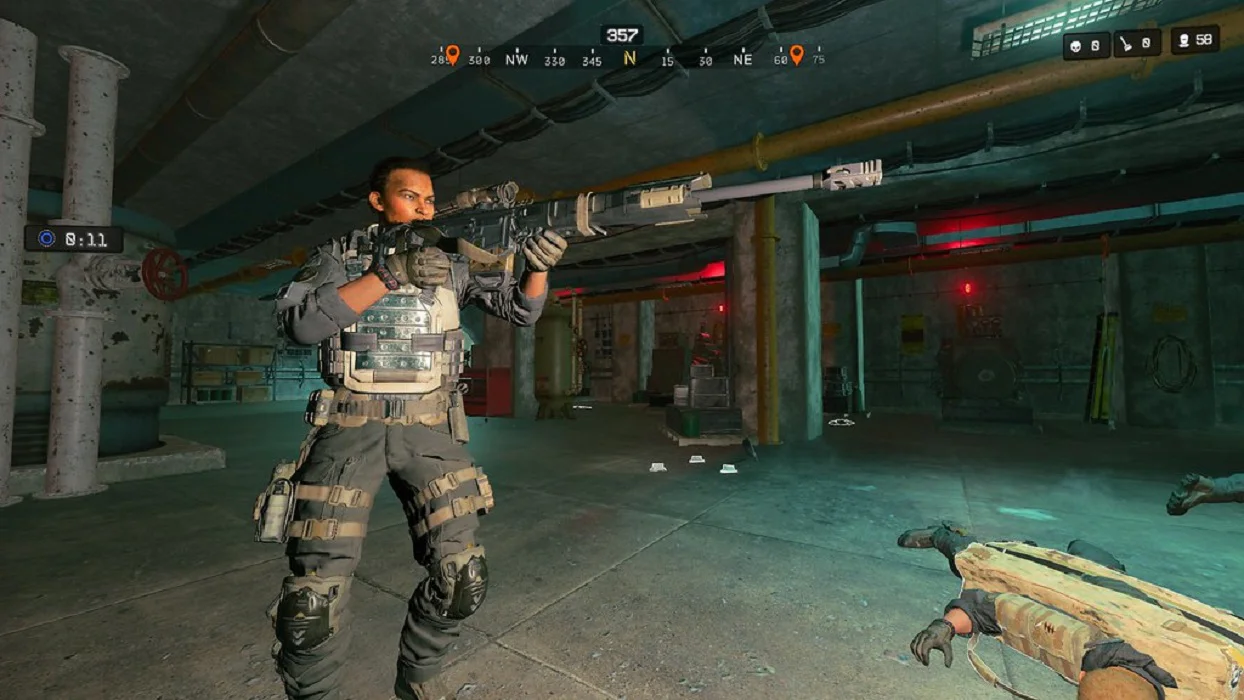
Task: Click the middle cleanup counter box
Action: pyautogui.click(x=1138, y=43)
